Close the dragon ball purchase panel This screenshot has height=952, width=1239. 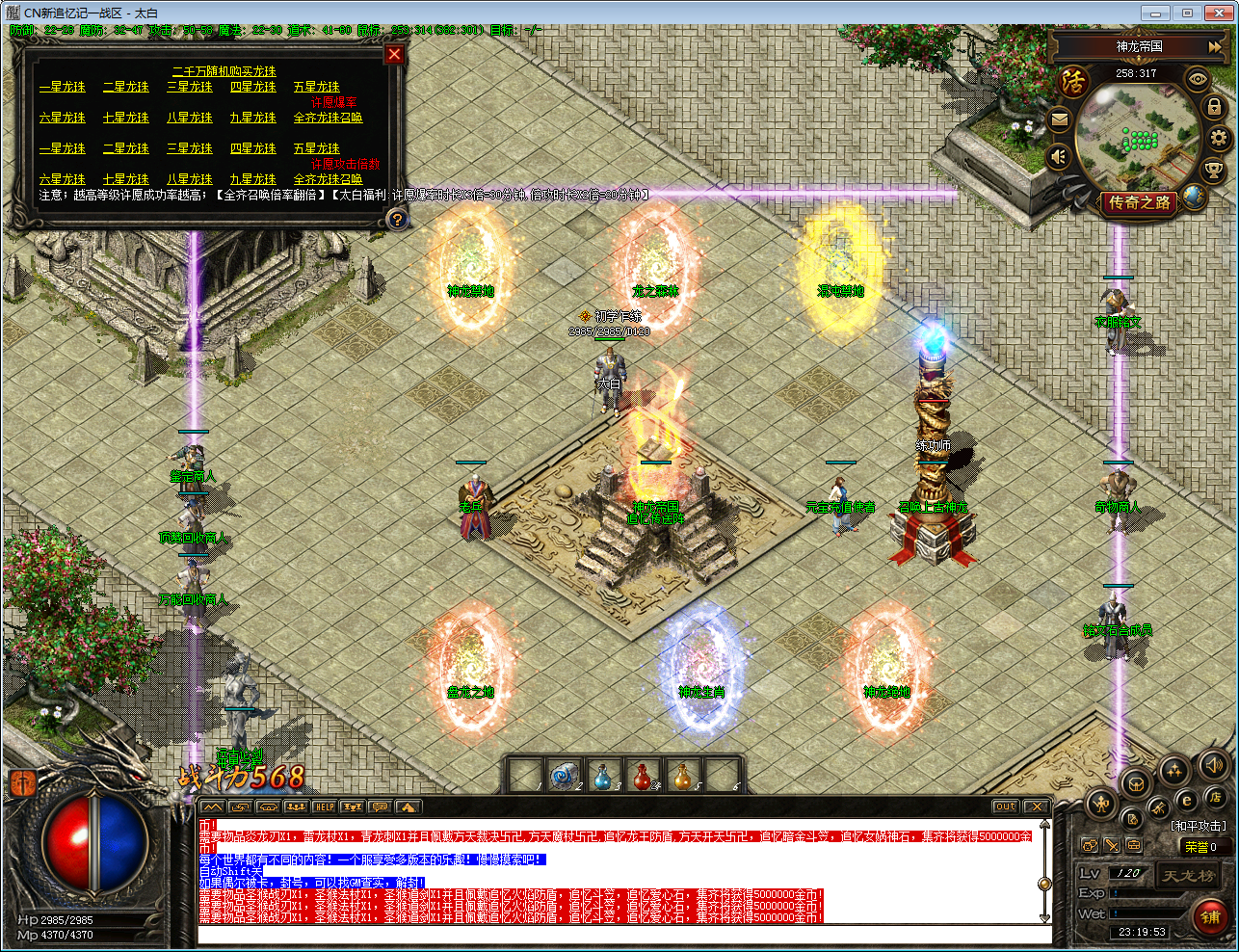[x=394, y=55]
